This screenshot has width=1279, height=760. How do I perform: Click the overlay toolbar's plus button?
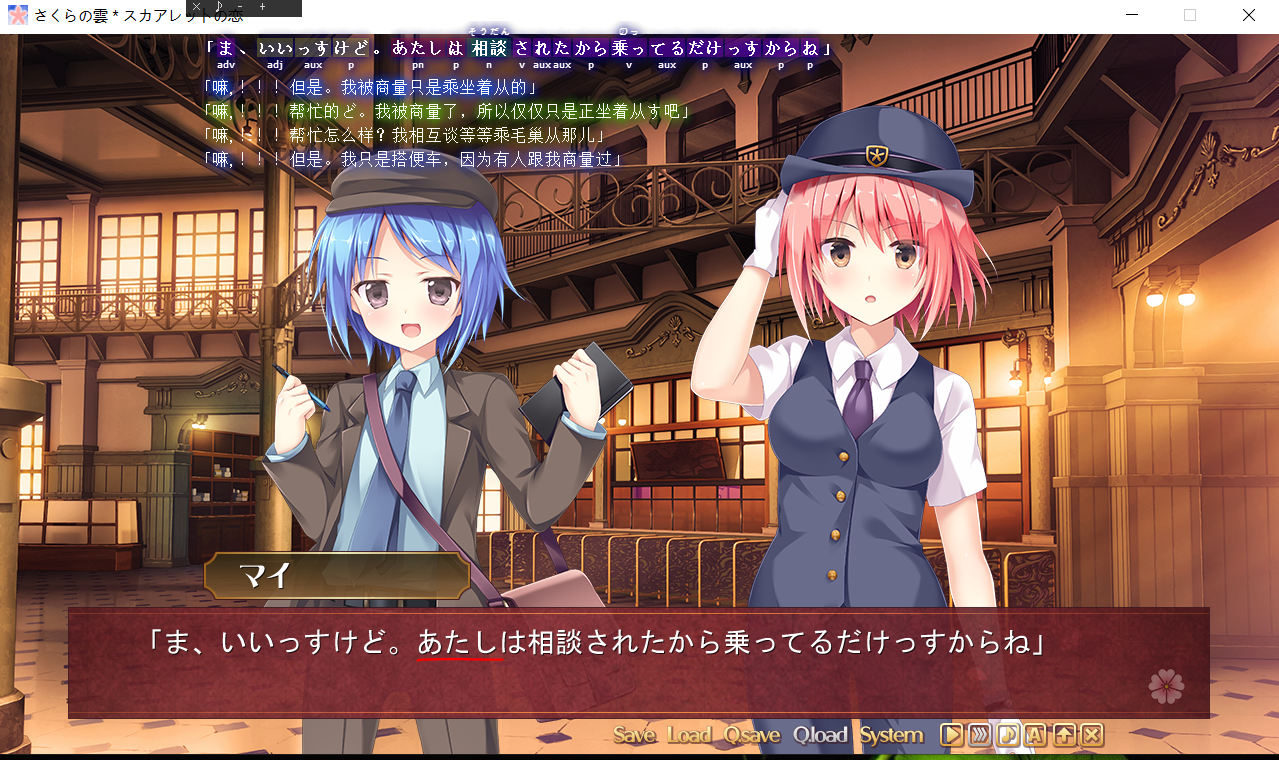263,7
